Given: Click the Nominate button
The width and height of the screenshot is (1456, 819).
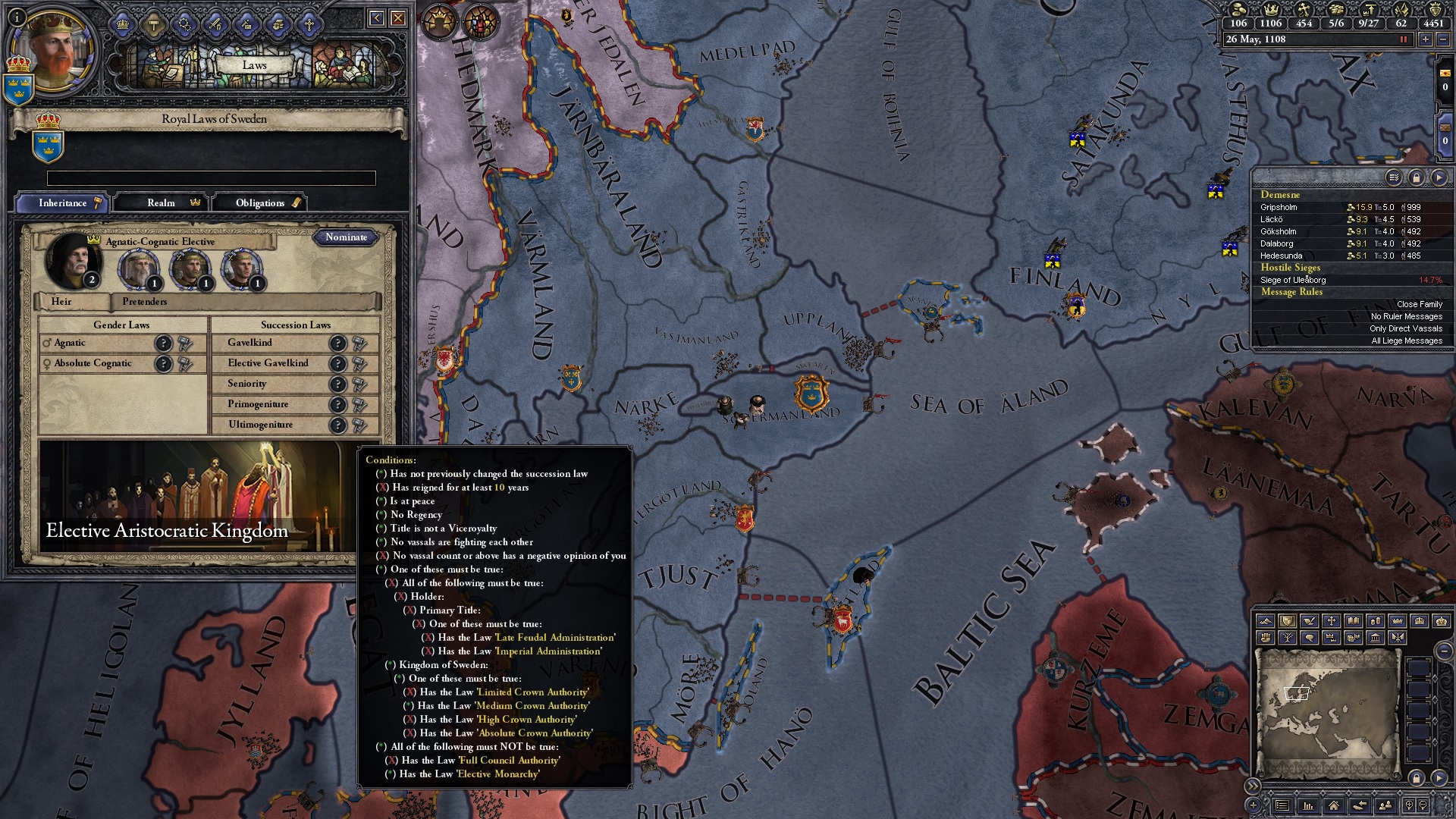Looking at the screenshot, I should pos(347,237).
